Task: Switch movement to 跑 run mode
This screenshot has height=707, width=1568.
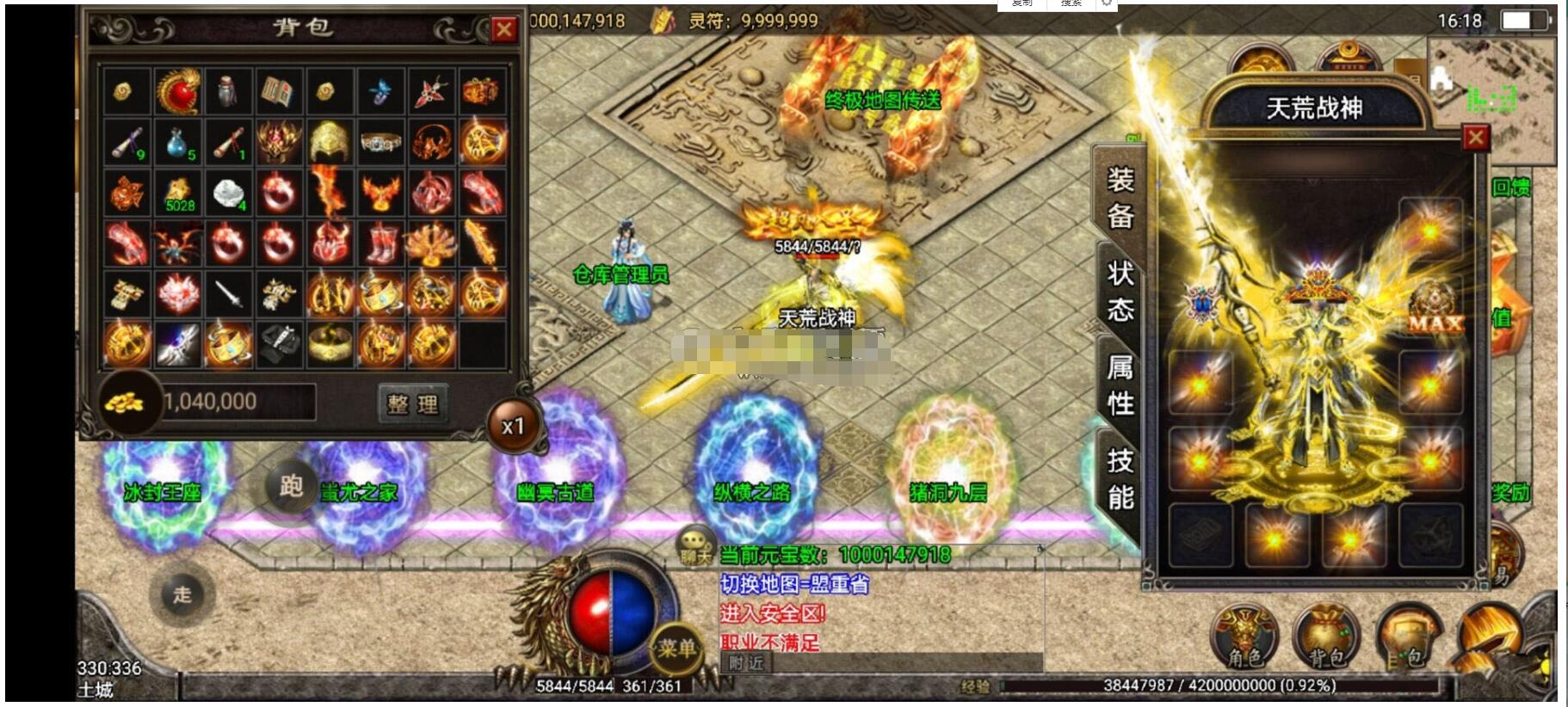Action: [x=291, y=487]
